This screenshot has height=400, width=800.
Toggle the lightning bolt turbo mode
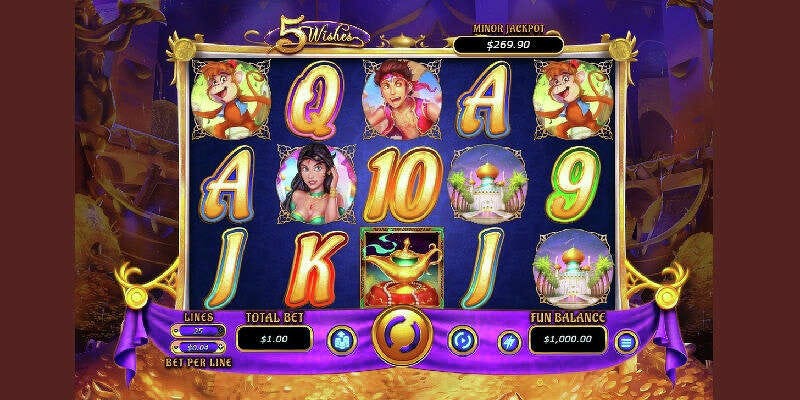[x=509, y=341]
